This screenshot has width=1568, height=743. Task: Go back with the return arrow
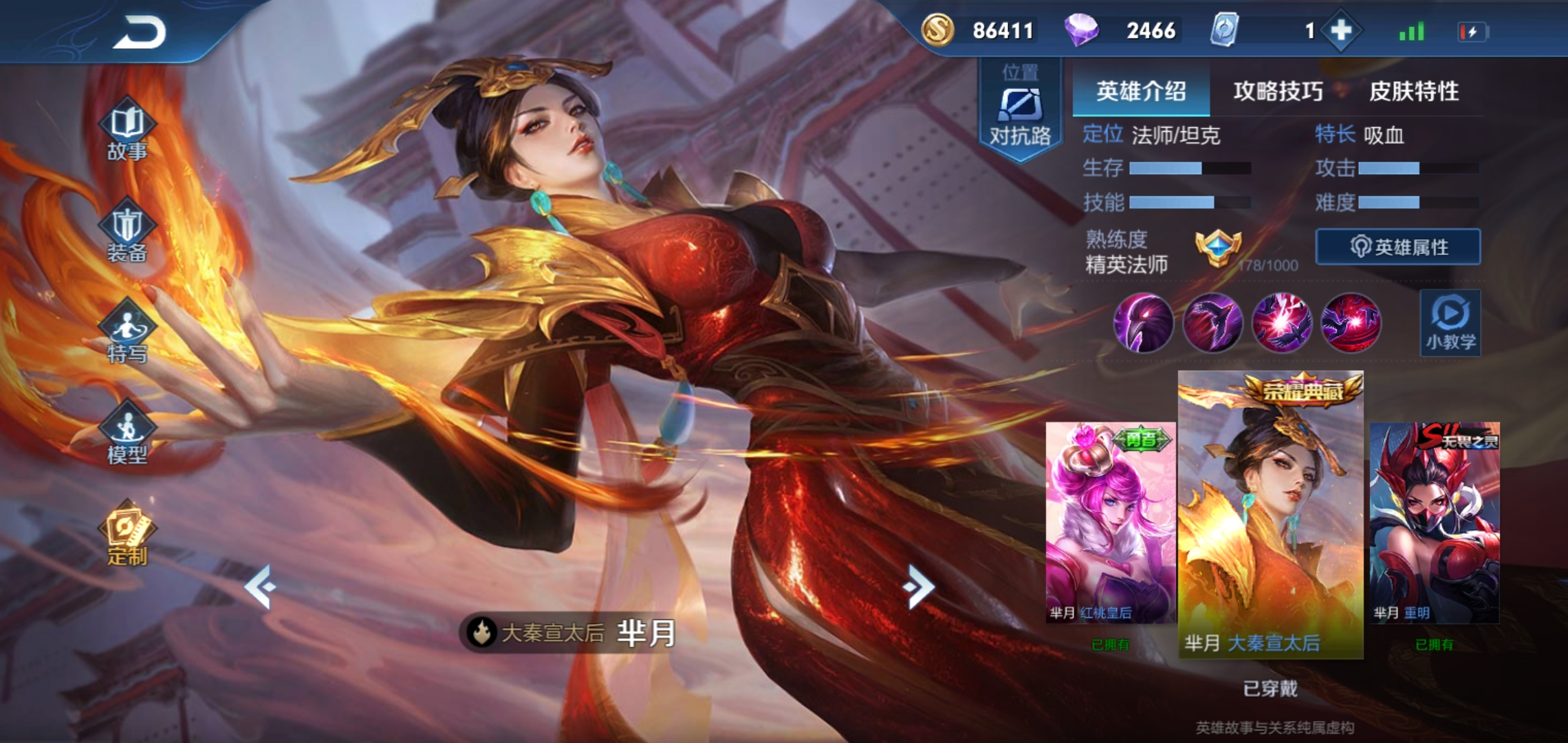(140, 32)
